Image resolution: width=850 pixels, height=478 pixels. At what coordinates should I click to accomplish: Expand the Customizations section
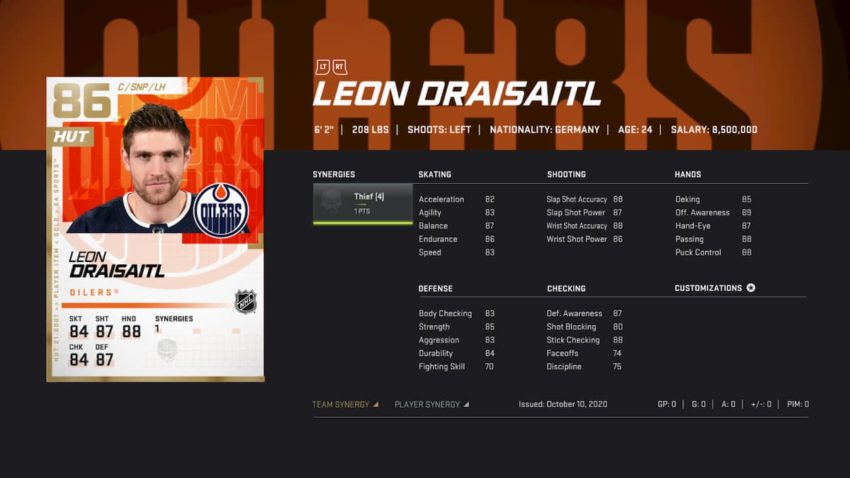tap(714, 288)
